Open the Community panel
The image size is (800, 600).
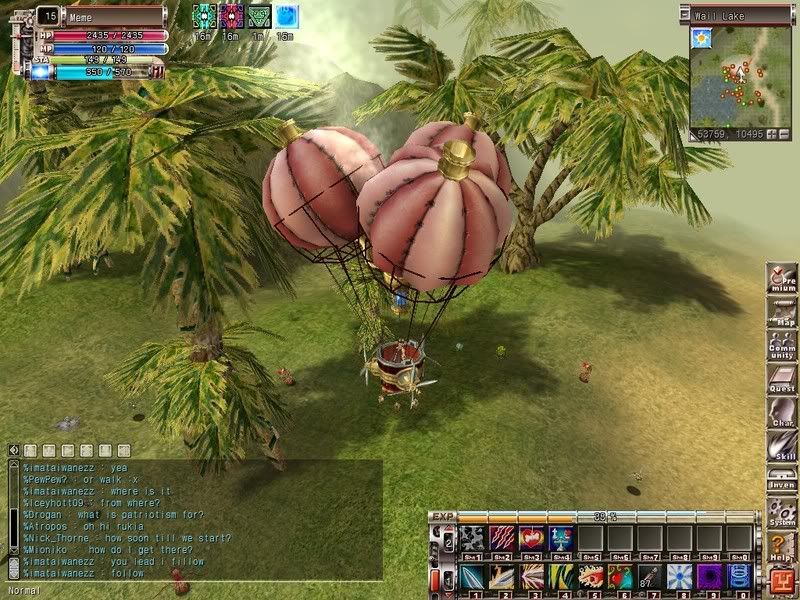pos(781,346)
